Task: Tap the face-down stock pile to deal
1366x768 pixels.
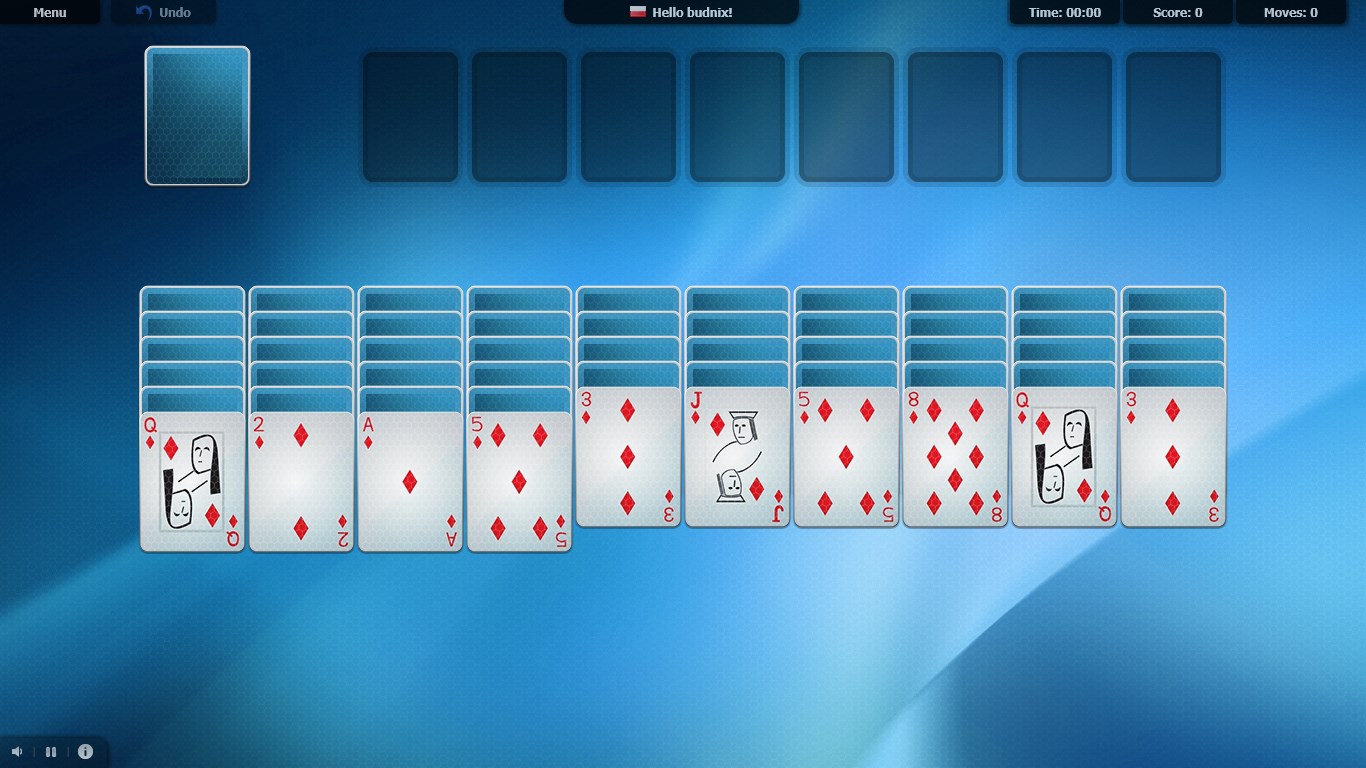Action: [x=197, y=115]
